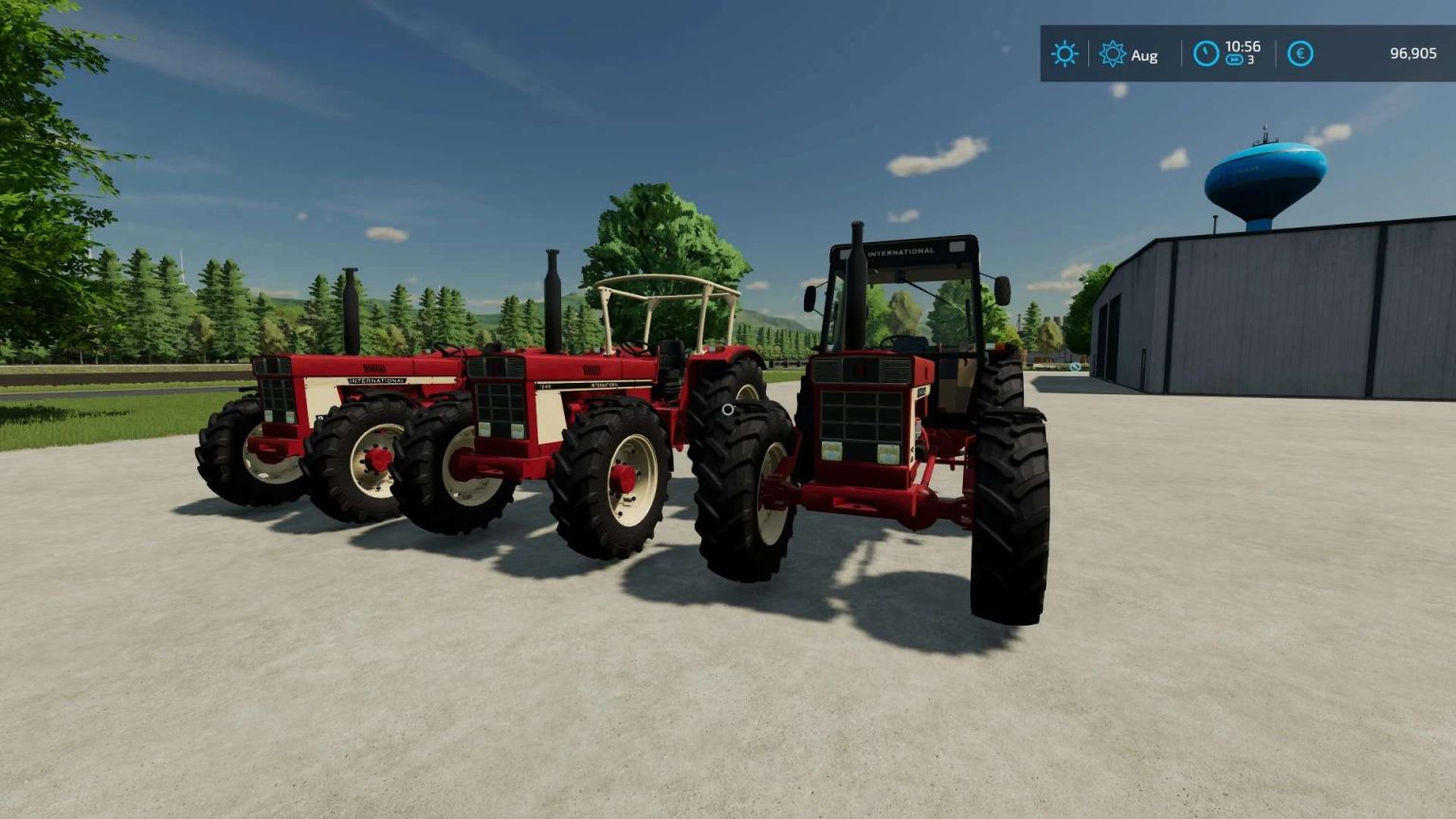Click the current time reading 10:56
Viewport: 1456px width, 819px height.
pos(1243,45)
